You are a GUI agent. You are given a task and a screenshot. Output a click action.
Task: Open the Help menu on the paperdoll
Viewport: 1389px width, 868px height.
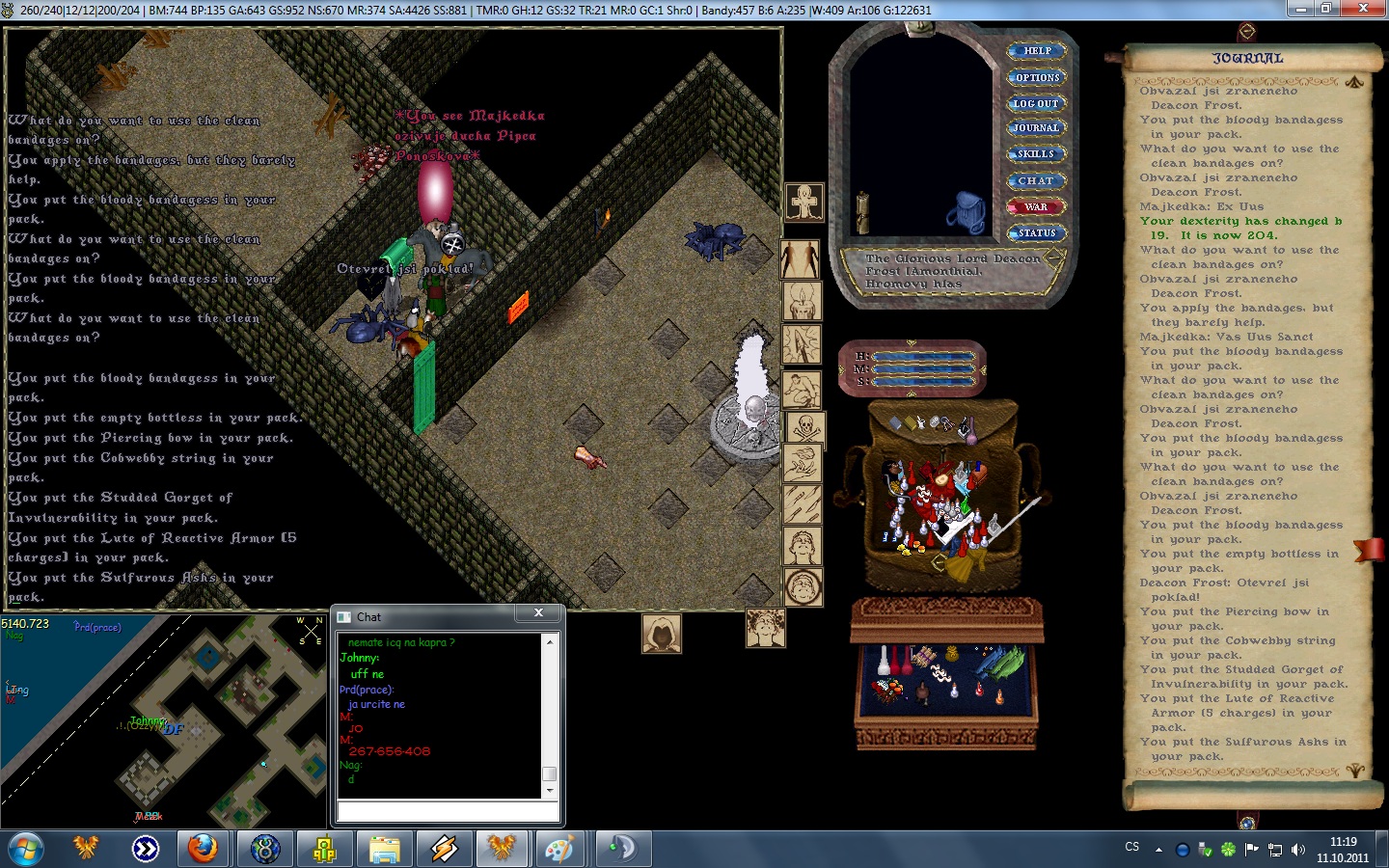click(1037, 51)
